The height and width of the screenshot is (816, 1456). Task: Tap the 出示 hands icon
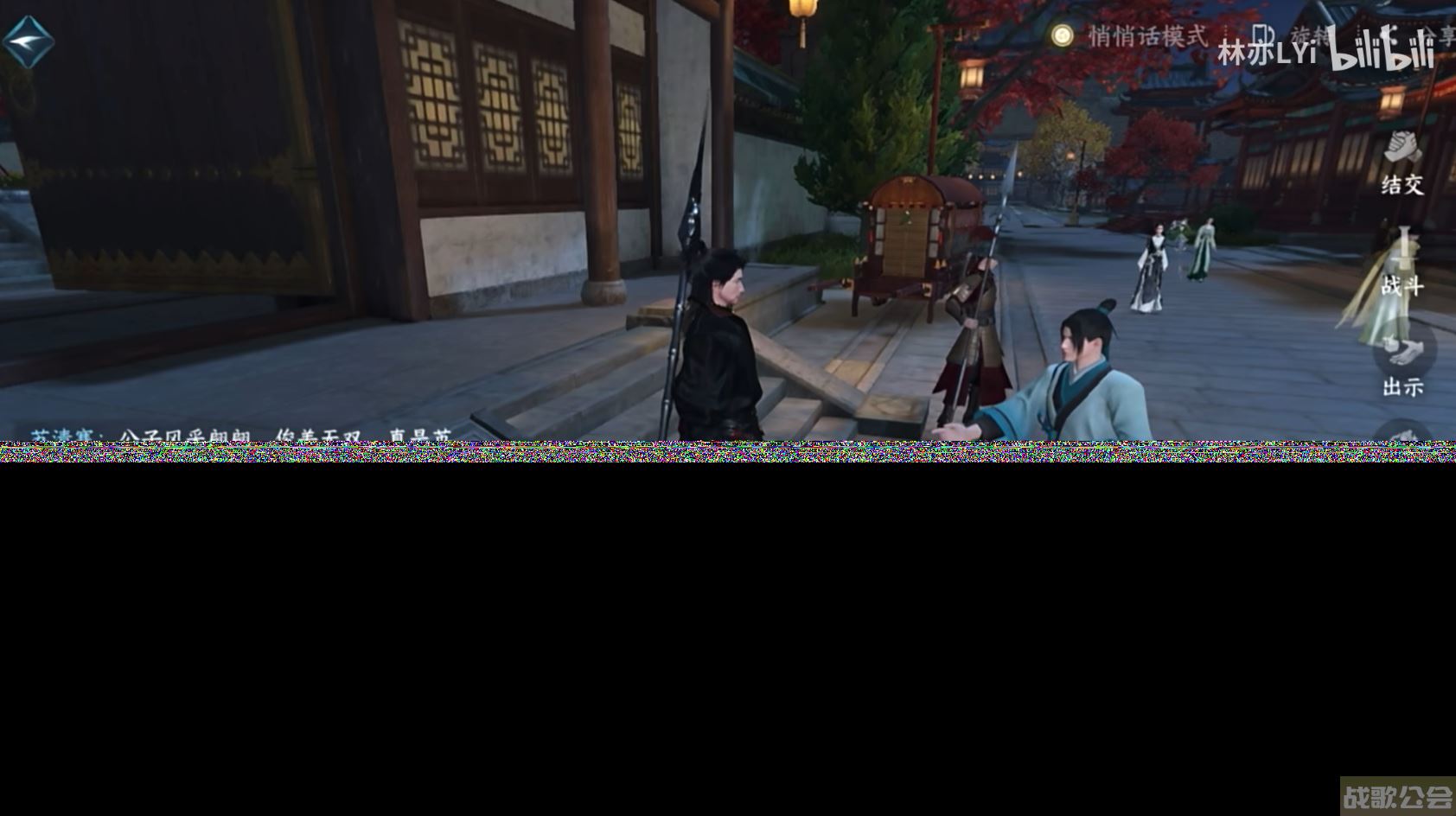coord(1406,350)
